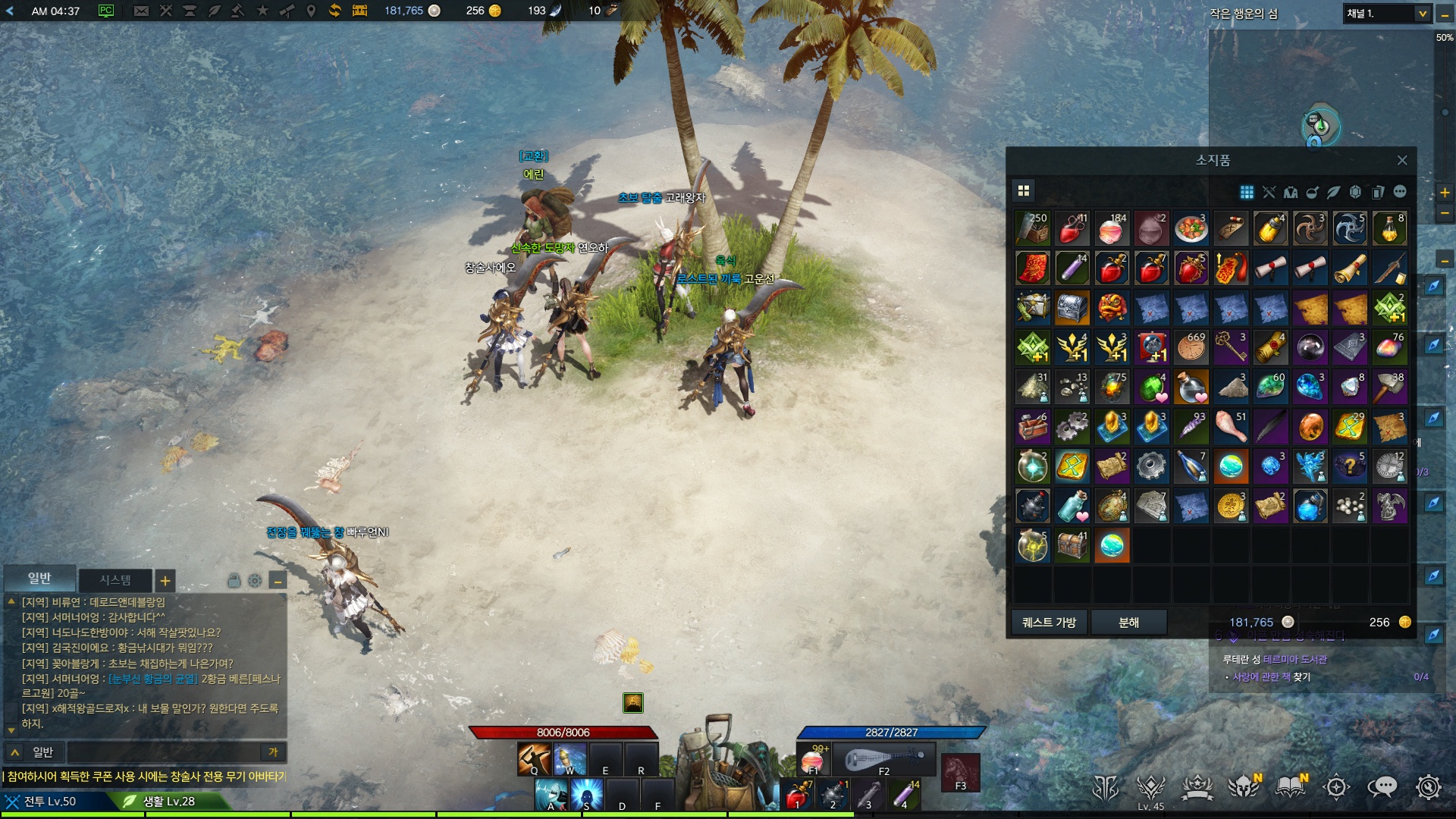Focus the chat message input field

click(163, 752)
